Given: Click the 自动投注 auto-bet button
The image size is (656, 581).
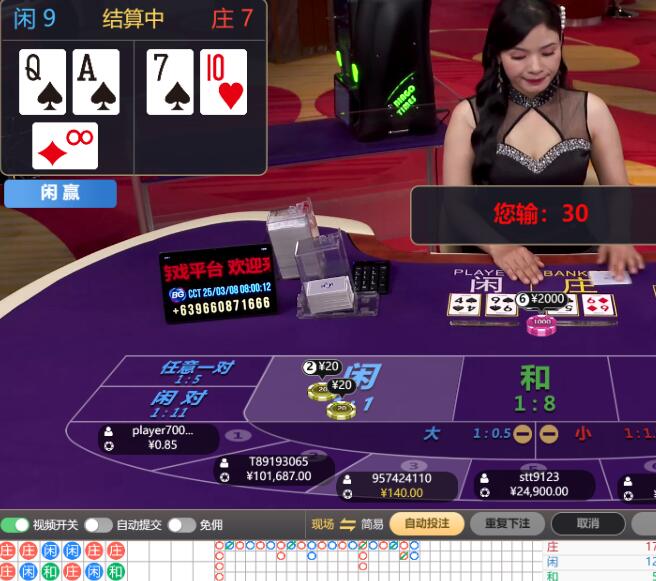Looking at the screenshot, I should (x=427, y=523).
